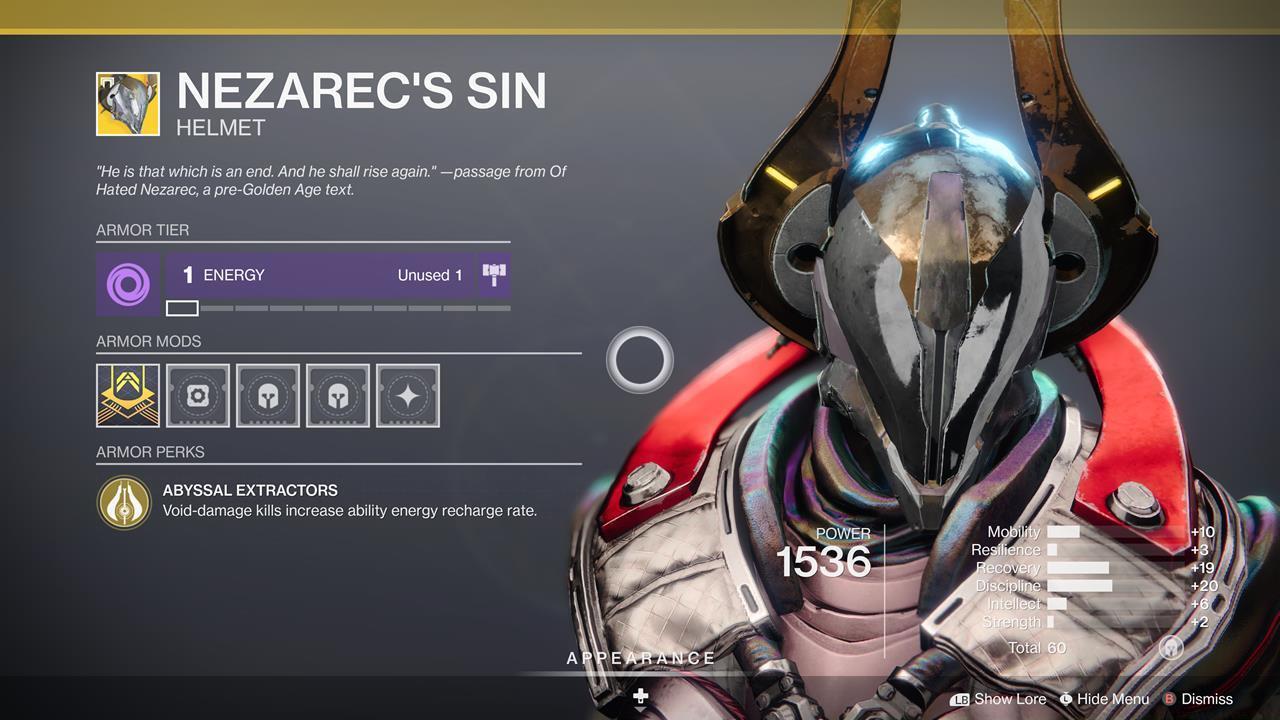Screen dimensions: 1280x720
Task: Open Show Lore for Nezarec's Sin
Action: (x=1010, y=699)
